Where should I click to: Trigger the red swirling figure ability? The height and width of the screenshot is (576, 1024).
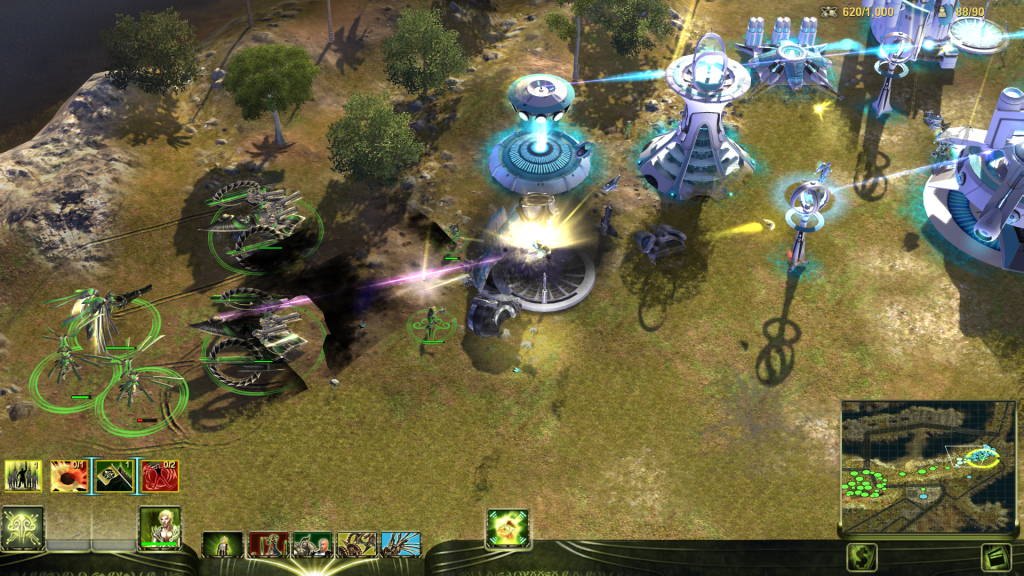pos(160,476)
